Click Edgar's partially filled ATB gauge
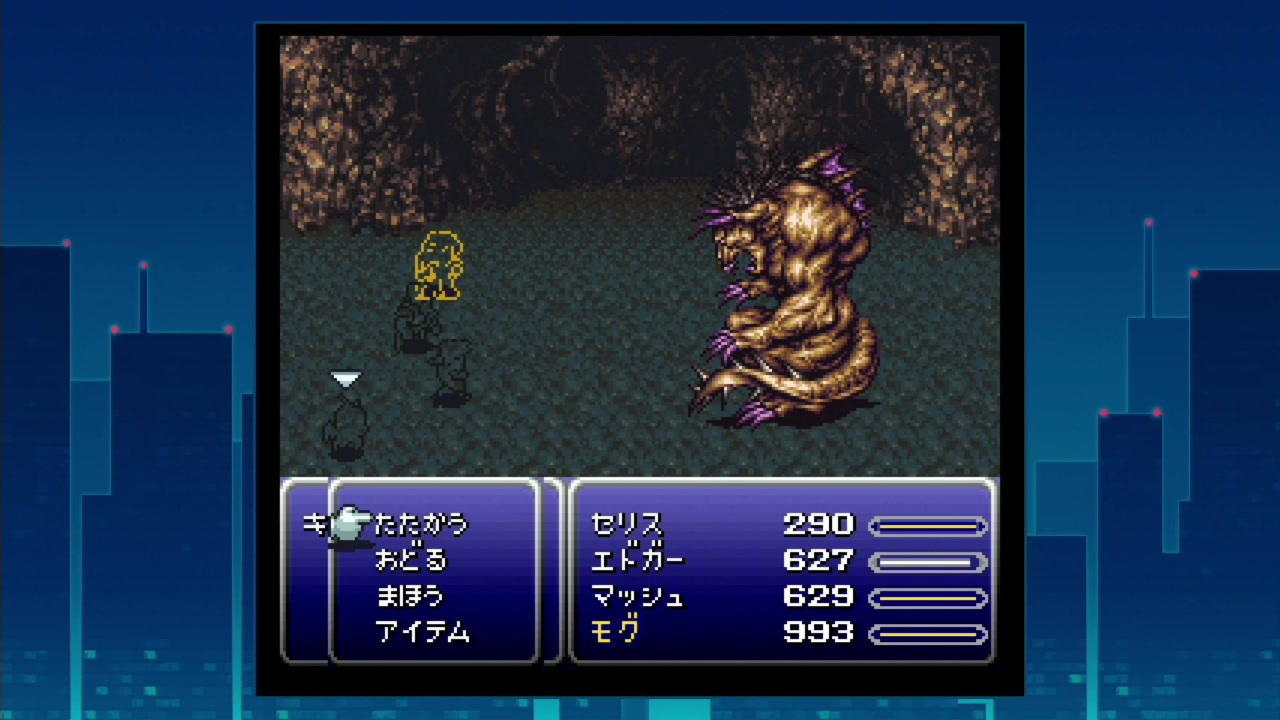The height and width of the screenshot is (720, 1280). pos(929,561)
